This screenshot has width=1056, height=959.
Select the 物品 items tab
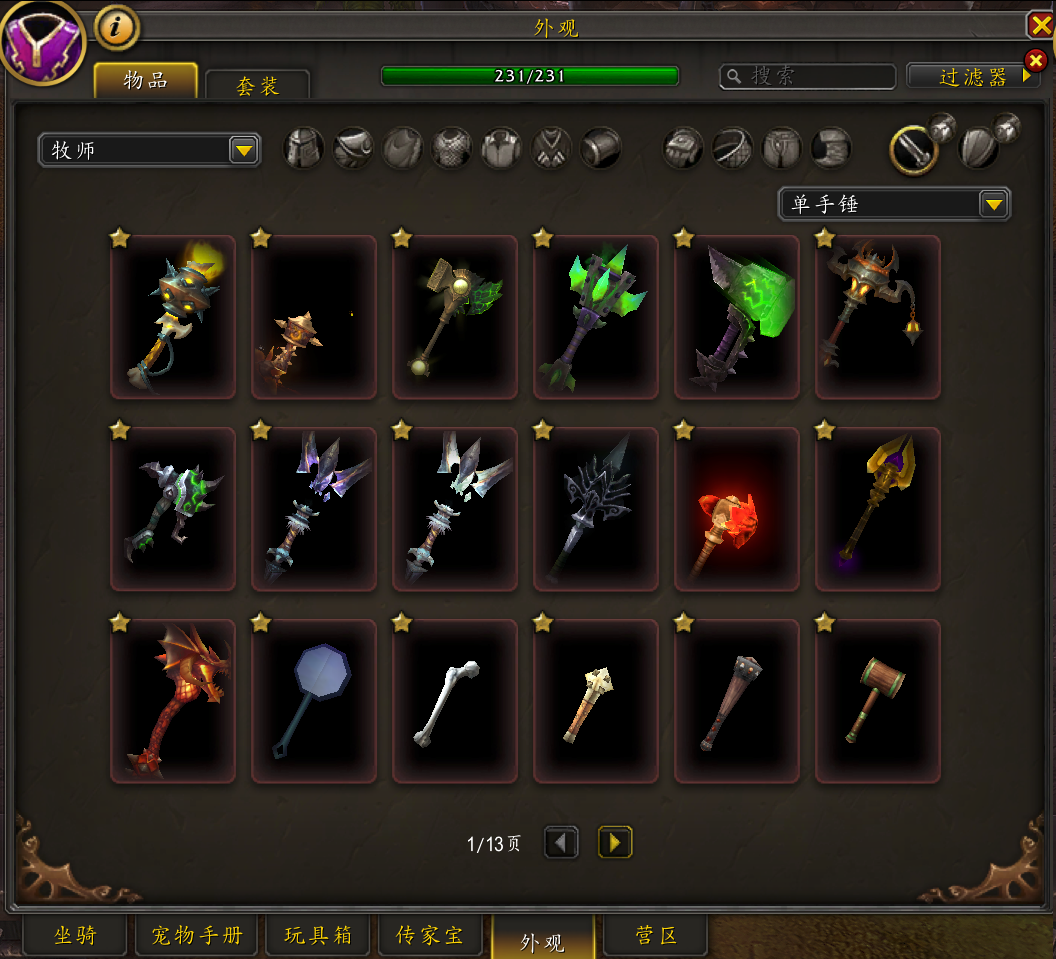[146, 81]
